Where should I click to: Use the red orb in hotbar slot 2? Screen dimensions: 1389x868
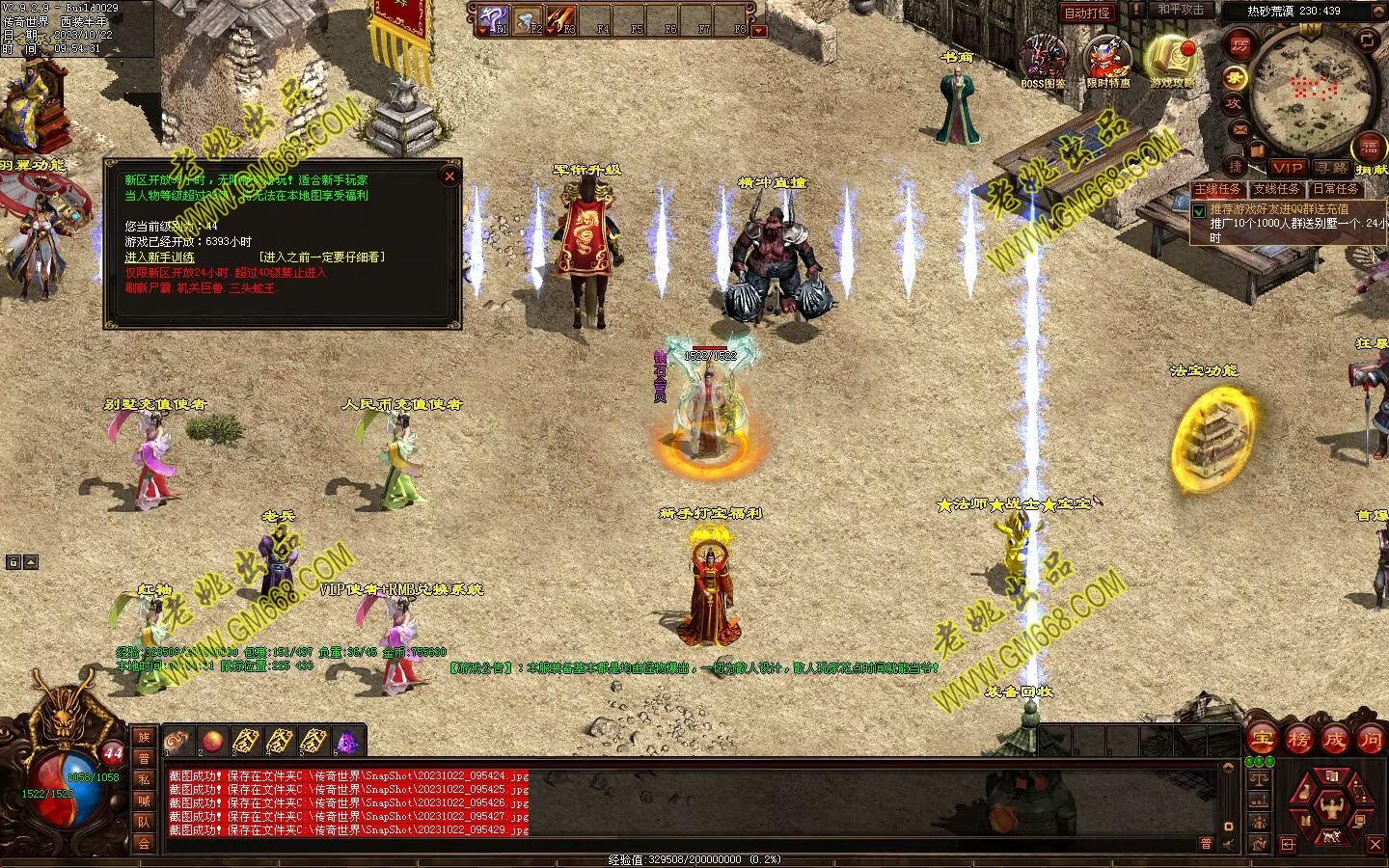(212, 741)
